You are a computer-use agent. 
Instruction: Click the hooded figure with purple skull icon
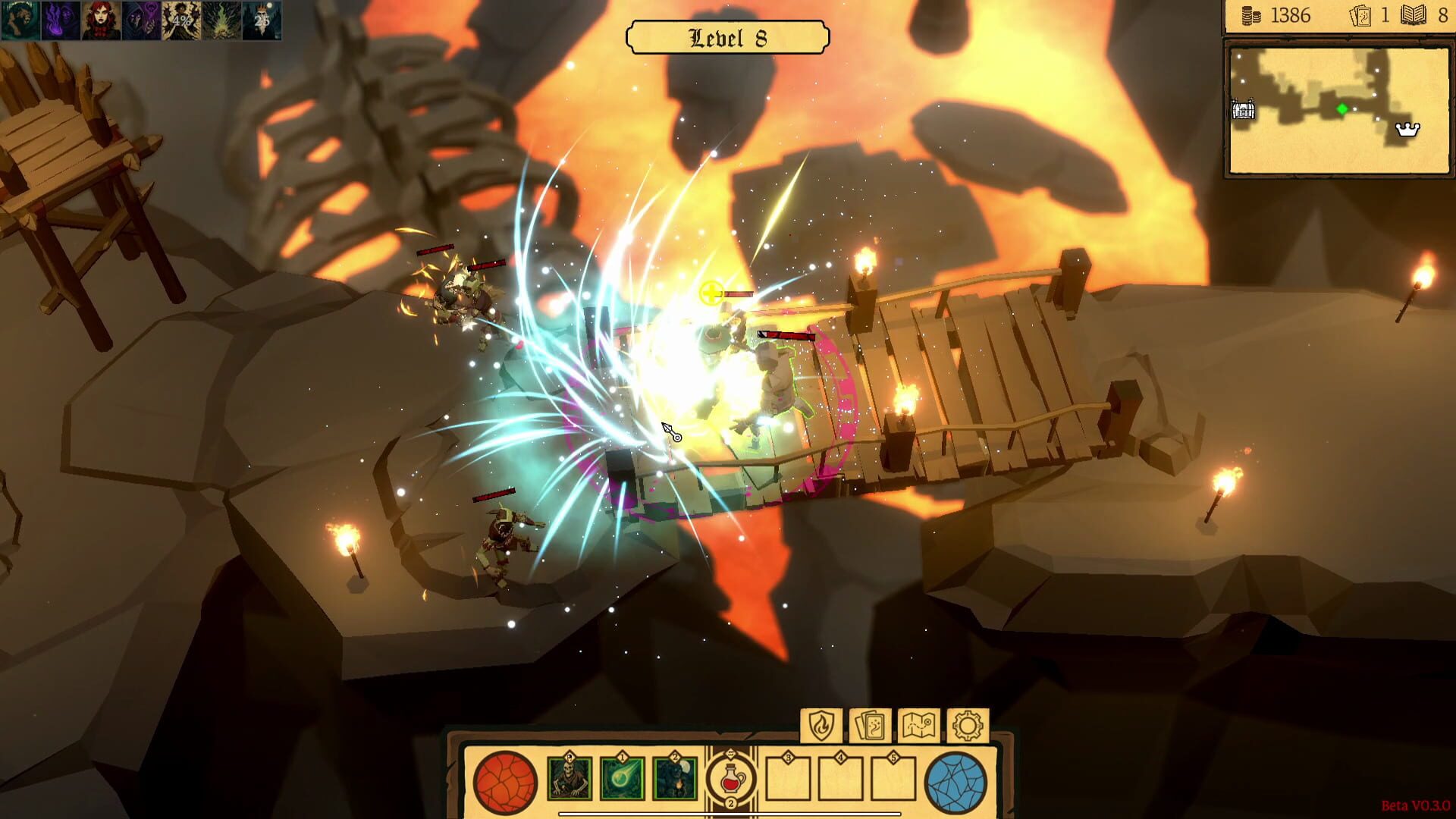point(141,20)
